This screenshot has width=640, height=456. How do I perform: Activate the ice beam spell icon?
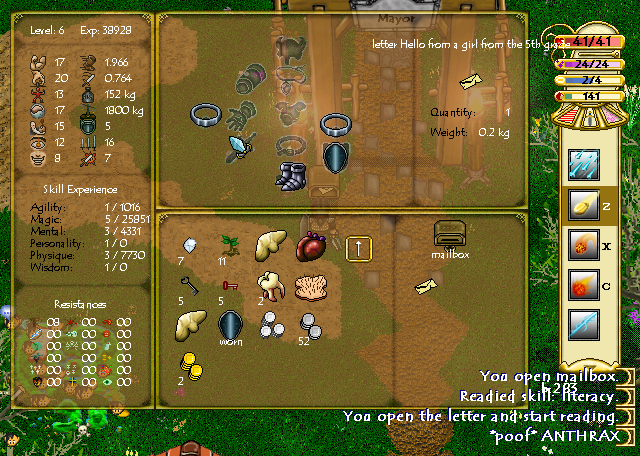point(583,326)
